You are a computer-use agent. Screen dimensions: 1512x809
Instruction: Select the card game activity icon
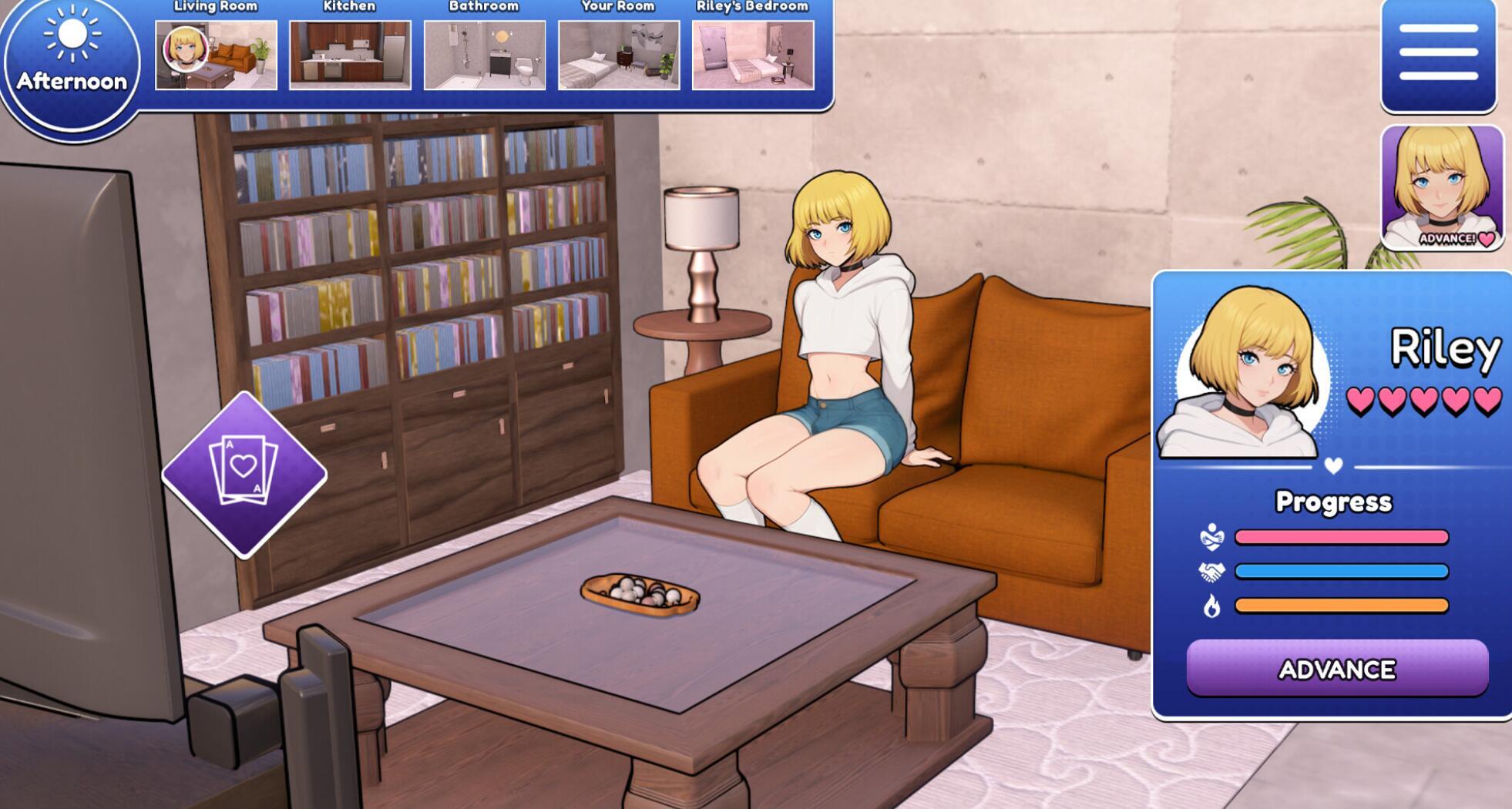click(x=244, y=474)
